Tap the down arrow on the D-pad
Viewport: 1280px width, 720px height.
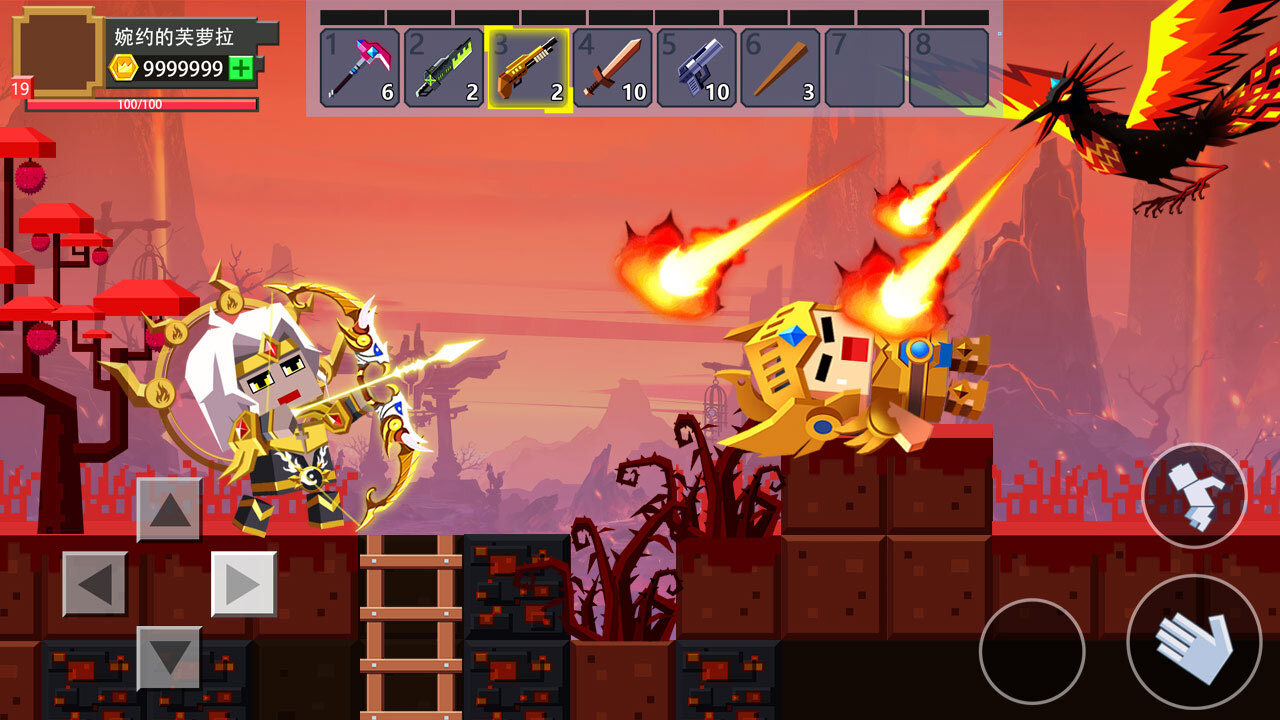tap(169, 658)
